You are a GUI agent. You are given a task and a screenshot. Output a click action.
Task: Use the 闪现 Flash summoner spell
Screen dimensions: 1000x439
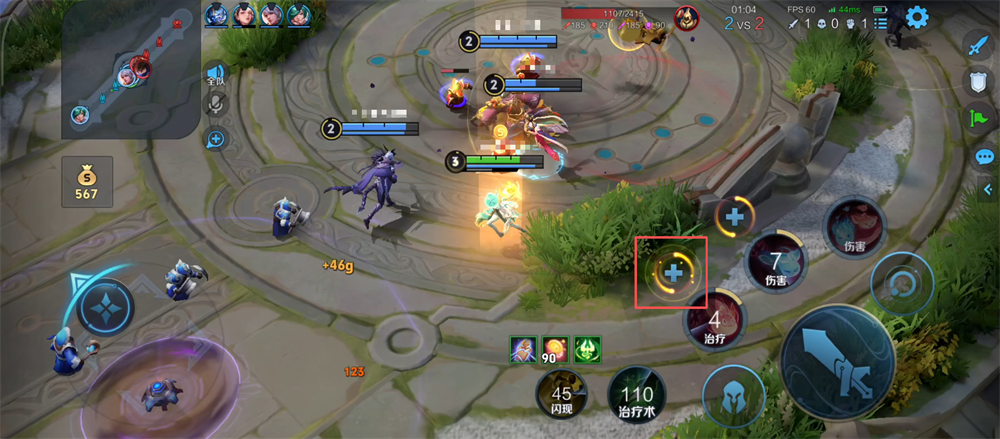coord(561,396)
